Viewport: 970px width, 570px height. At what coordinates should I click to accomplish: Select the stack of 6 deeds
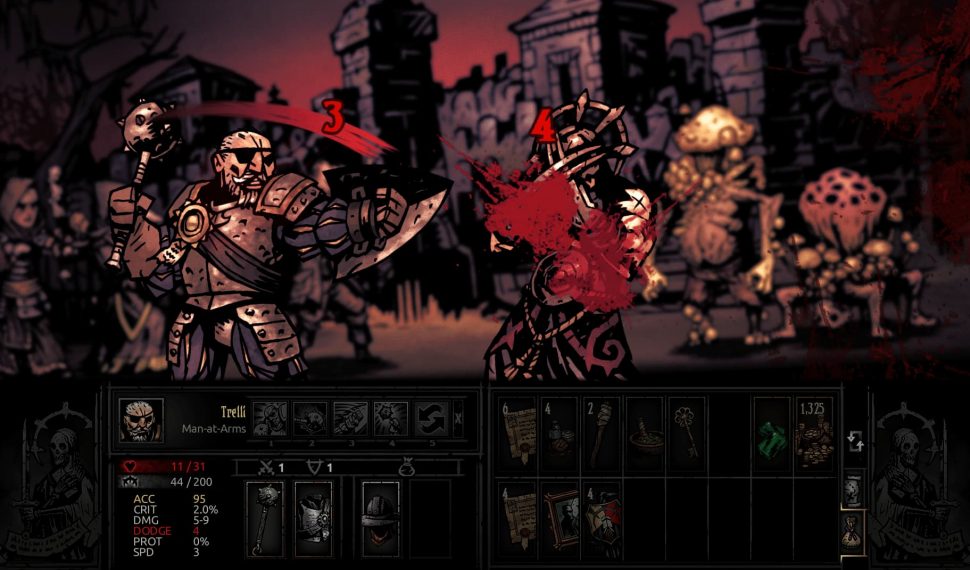coord(518,435)
